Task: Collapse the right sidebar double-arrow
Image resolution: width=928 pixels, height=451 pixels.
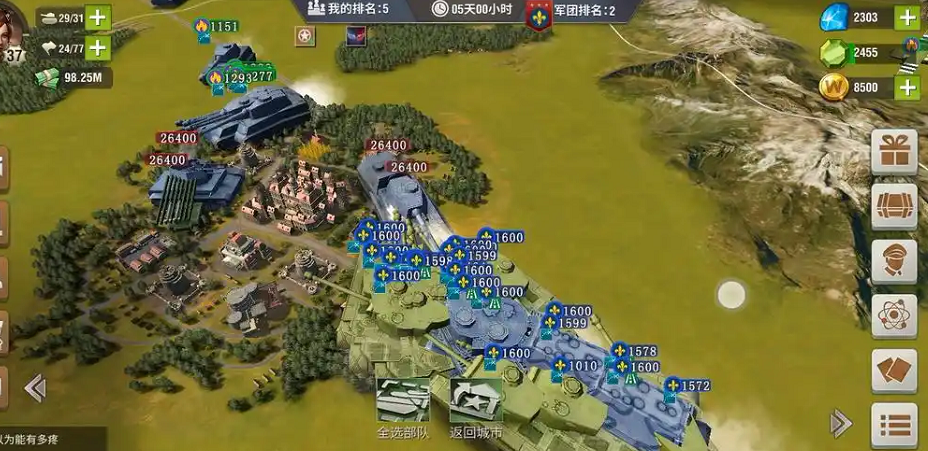Action: pyautogui.click(x=841, y=423)
